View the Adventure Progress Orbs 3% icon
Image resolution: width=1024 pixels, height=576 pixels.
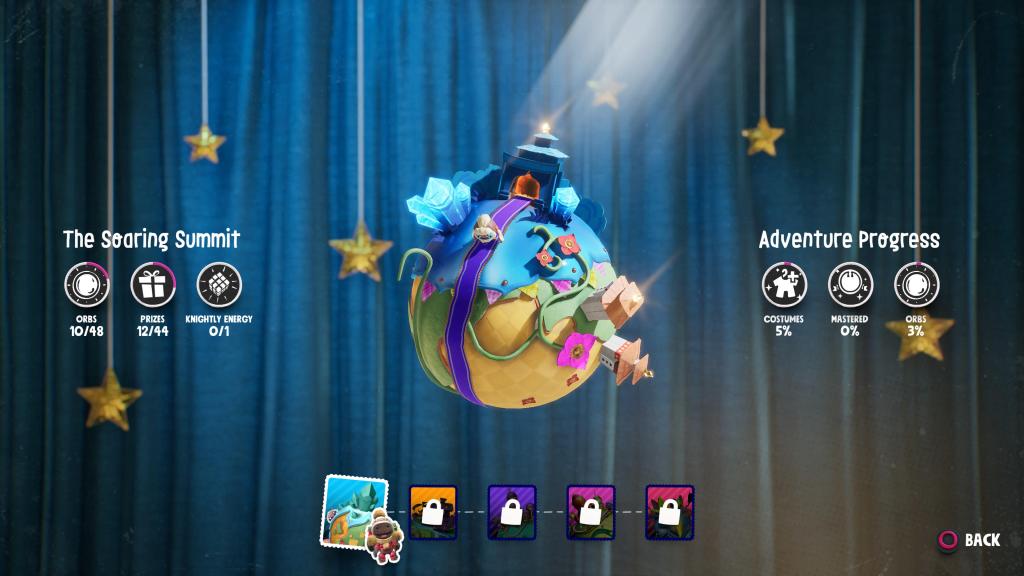916,285
